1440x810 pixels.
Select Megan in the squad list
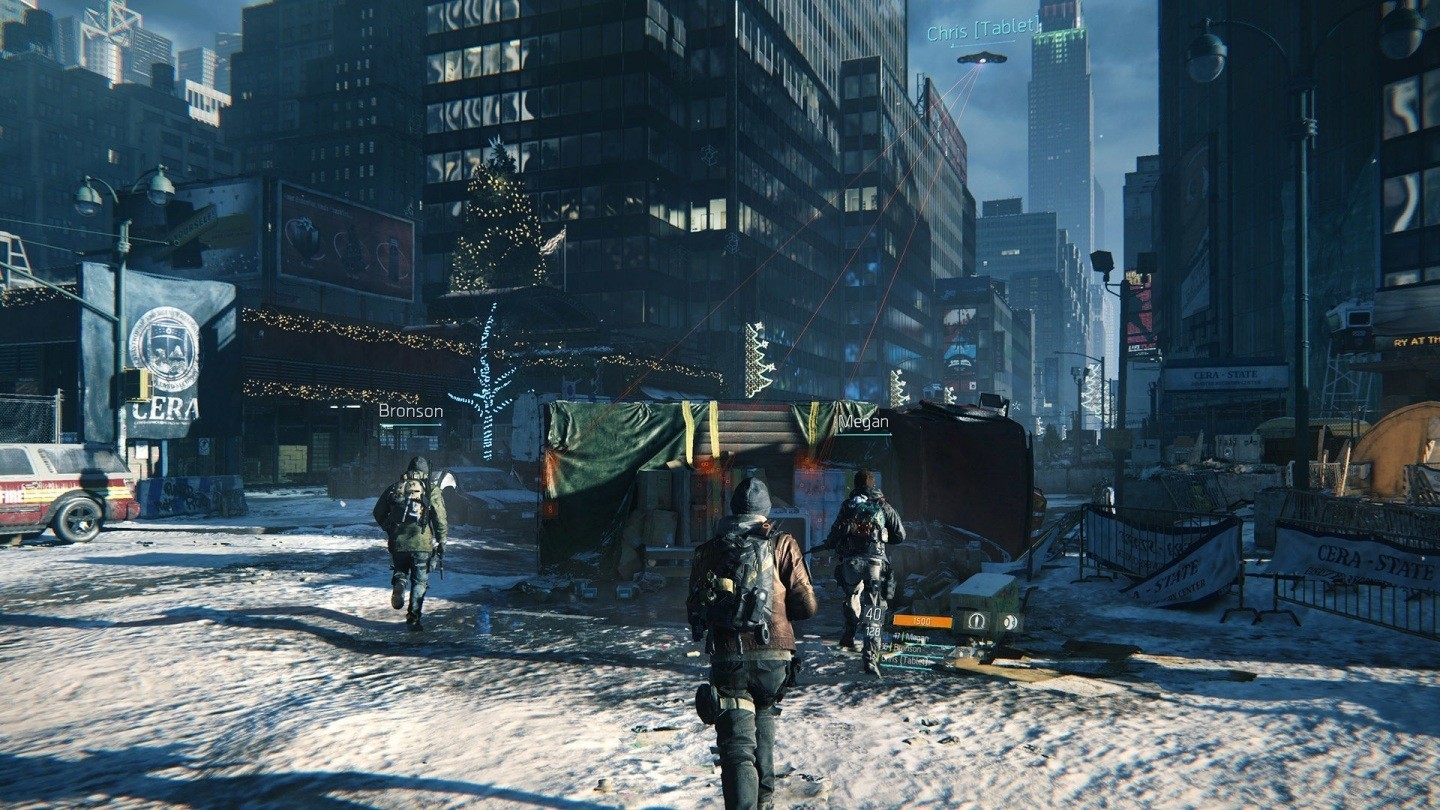click(x=916, y=638)
